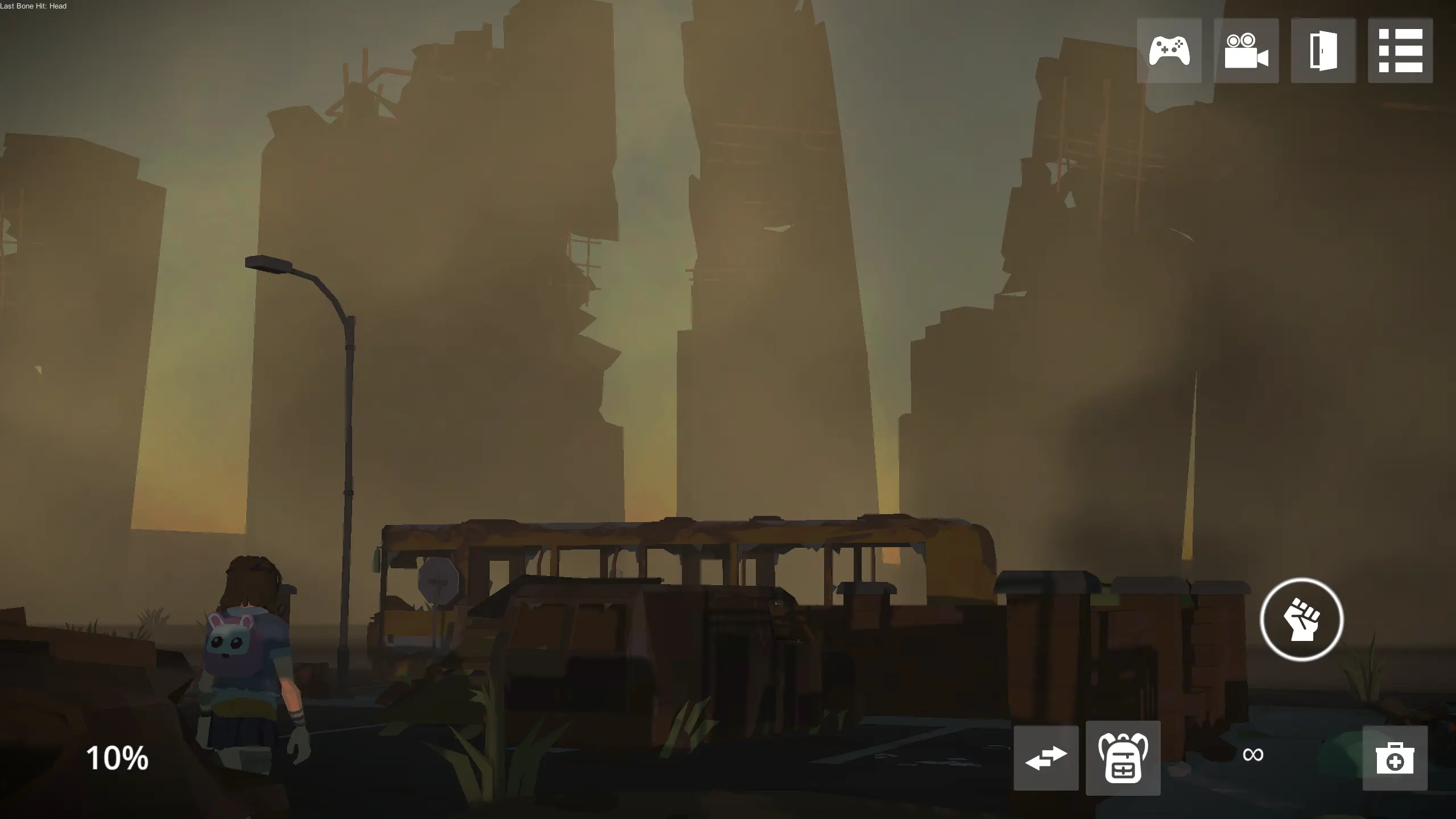
Task: Select the exit-to-door menu option
Action: click(1324, 51)
